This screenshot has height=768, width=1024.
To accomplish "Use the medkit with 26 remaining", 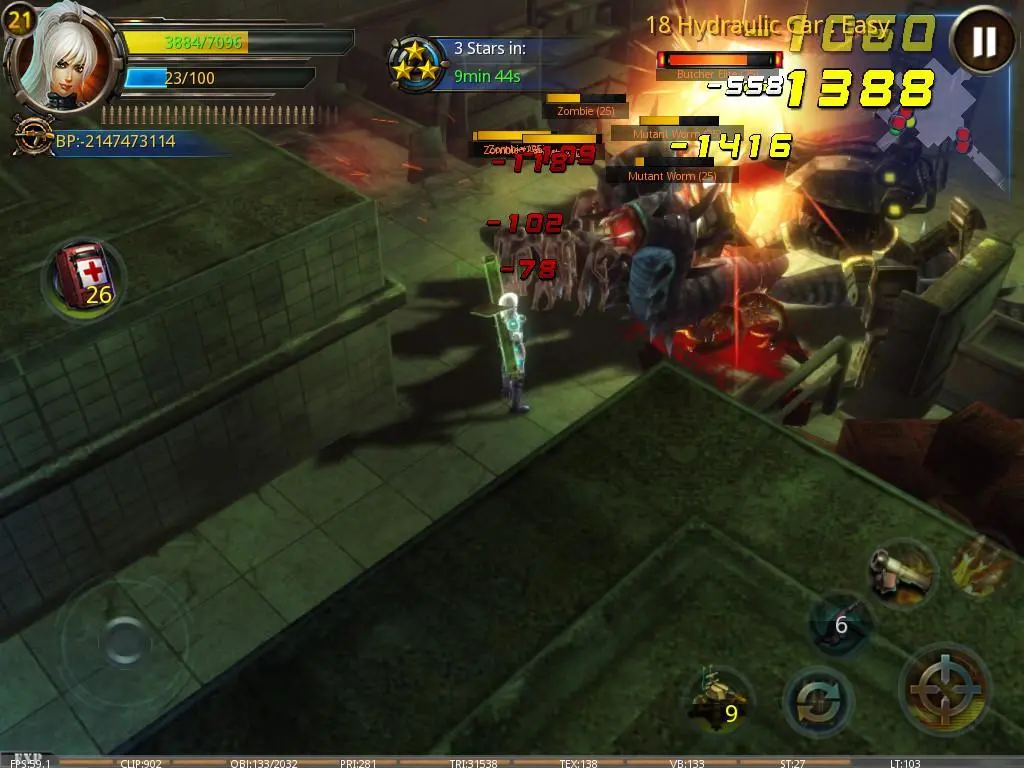I will tap(83, 276).
